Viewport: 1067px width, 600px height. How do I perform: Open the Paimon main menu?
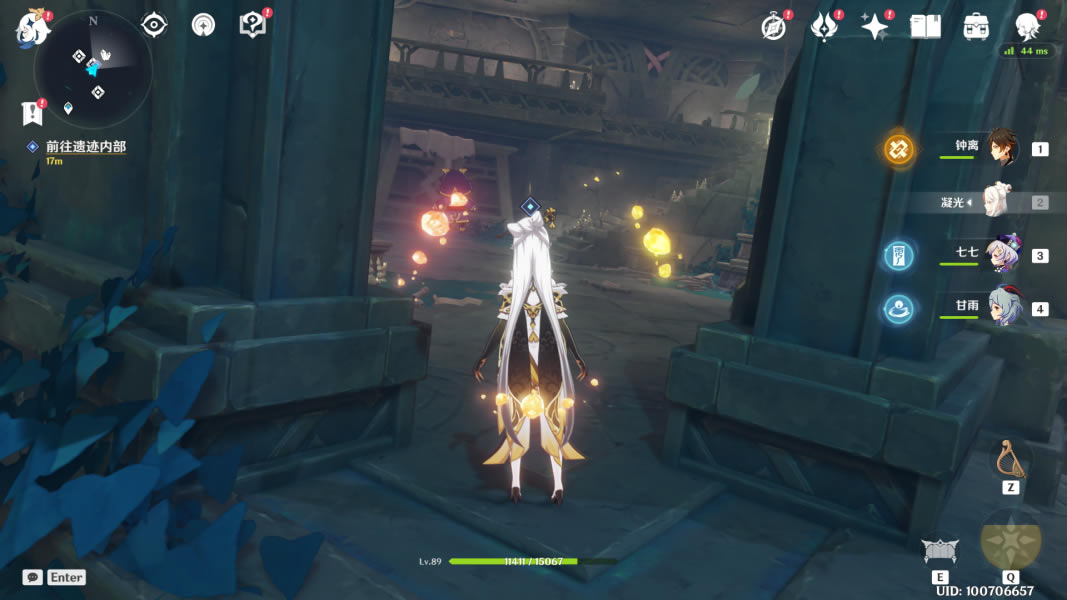[32, 28]
